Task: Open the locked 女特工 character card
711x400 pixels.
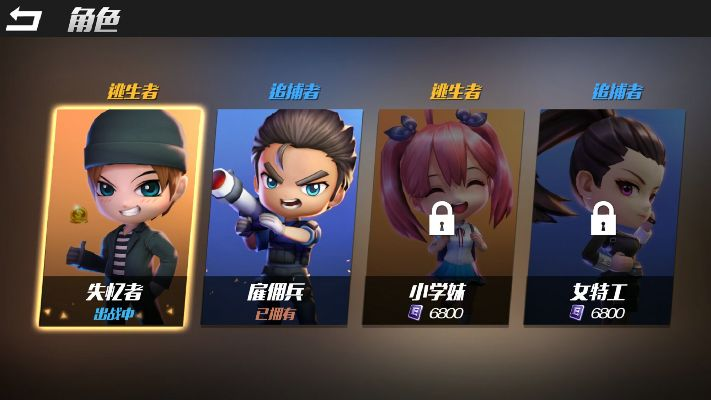Action: (x=605, y=215)
